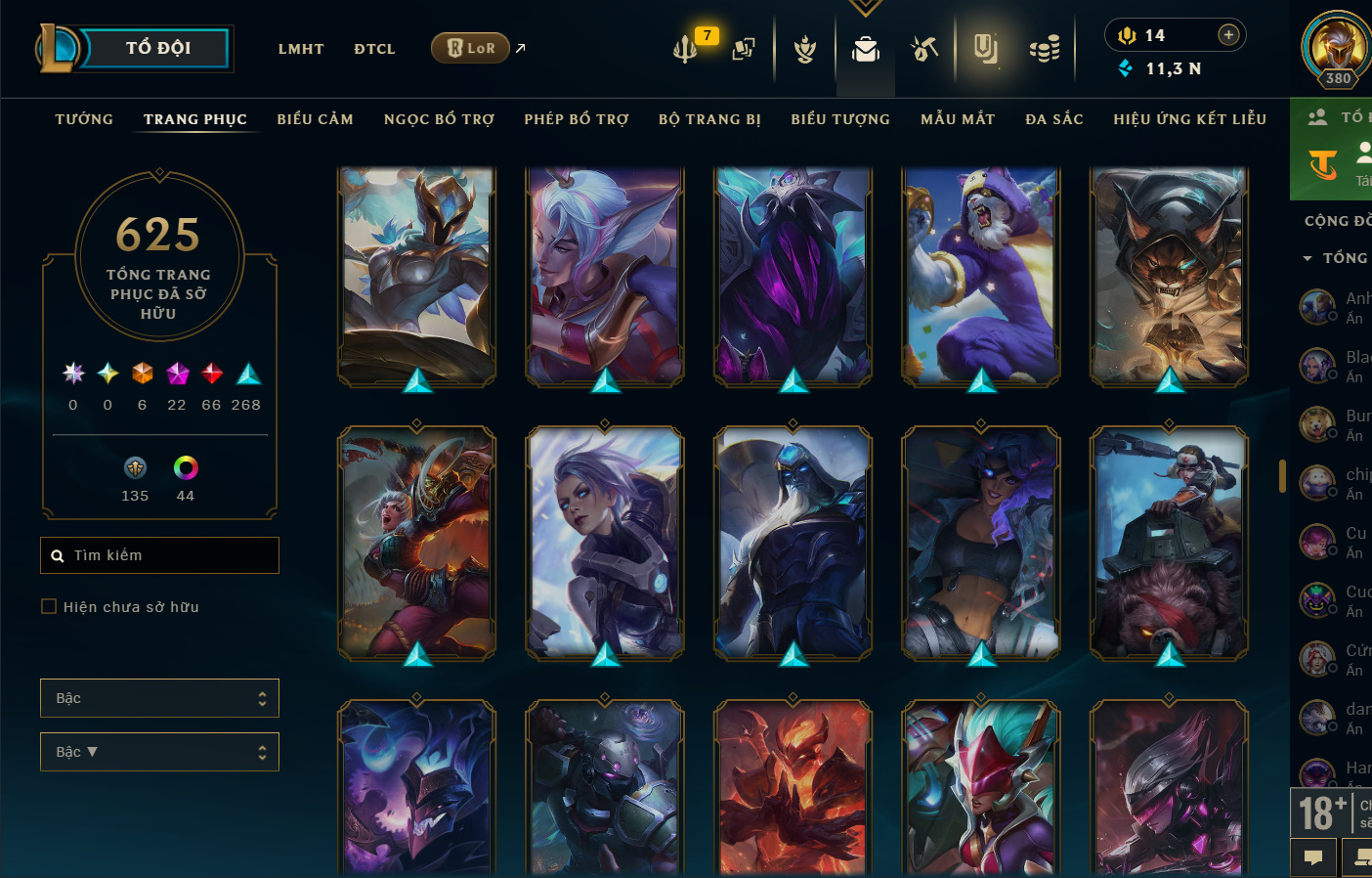Image resolution: width=1372 pixels, height=878 pixels.
Task: Switch to the MẪU MẮT wards tab
Action: [x=958, y=119]
